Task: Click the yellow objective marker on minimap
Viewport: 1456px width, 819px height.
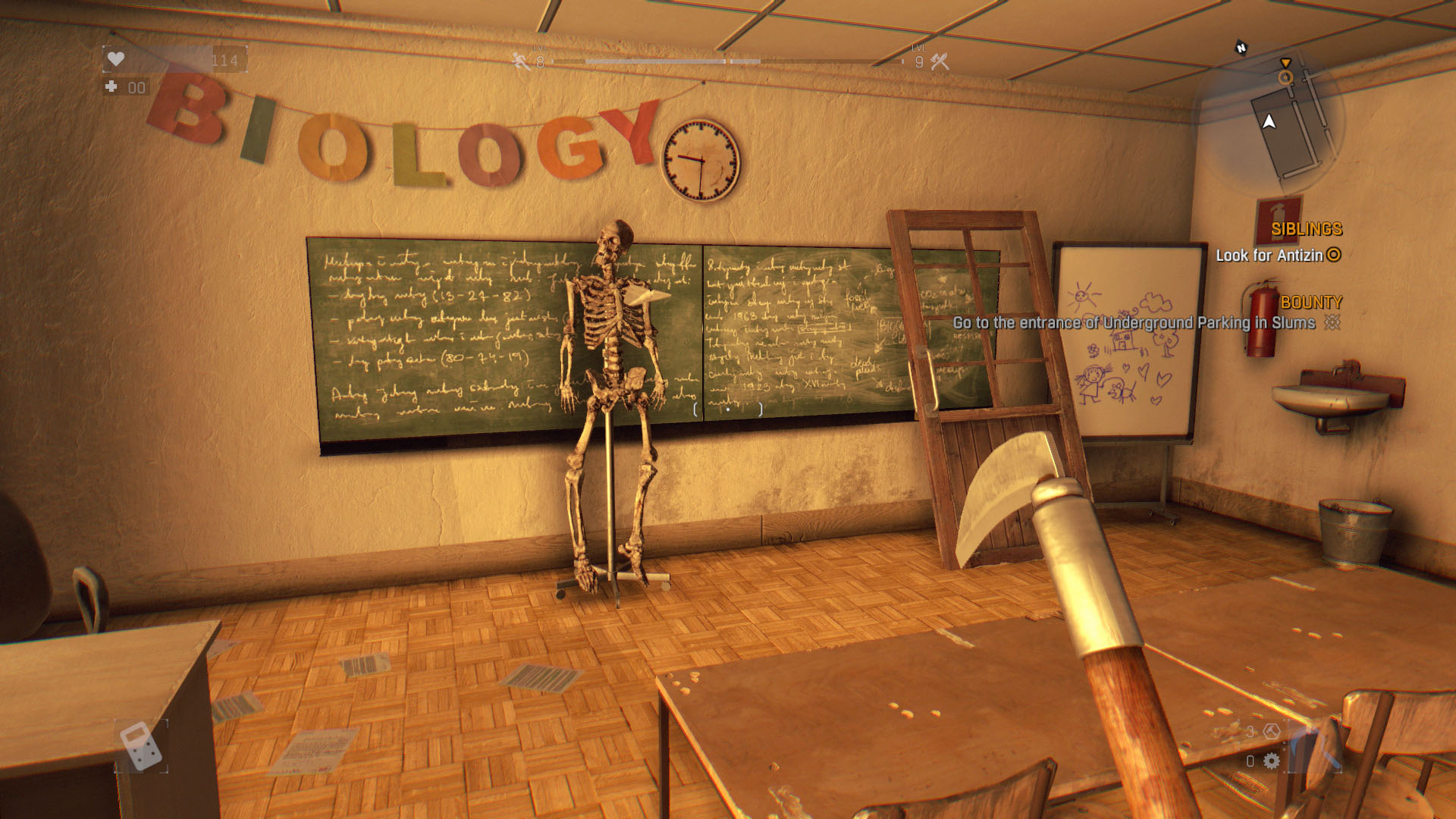Action: click(x=1285, y=77)
